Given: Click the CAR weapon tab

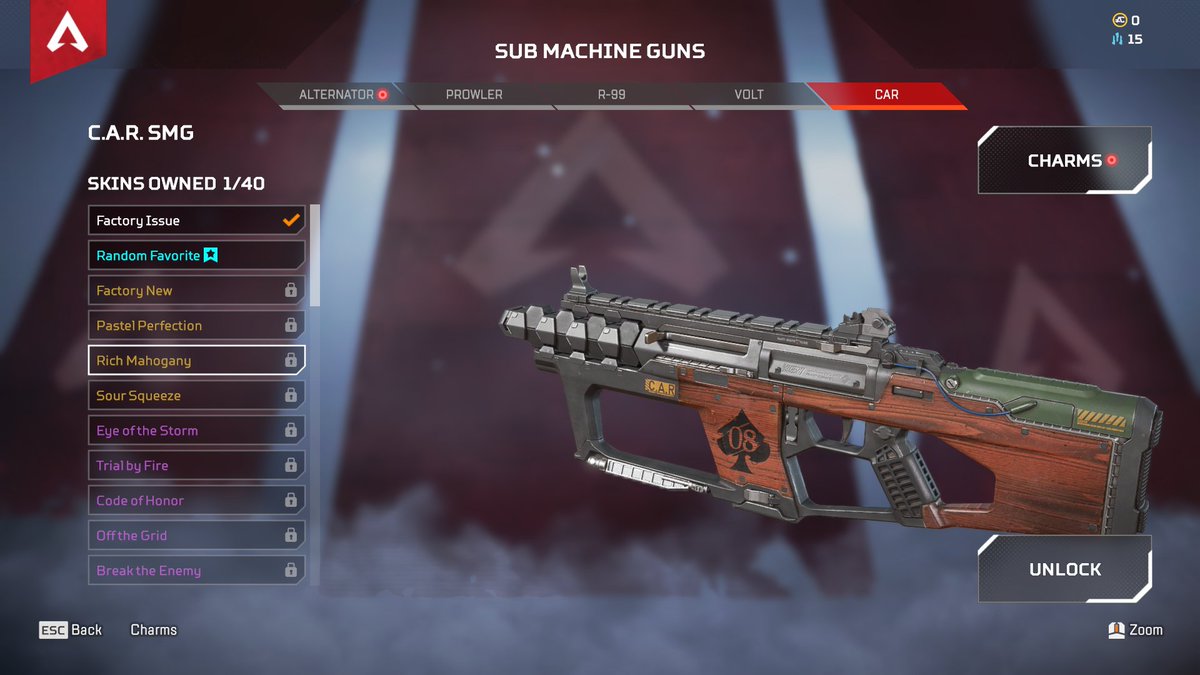Looking at the screenshot, I should pos(886,95).
